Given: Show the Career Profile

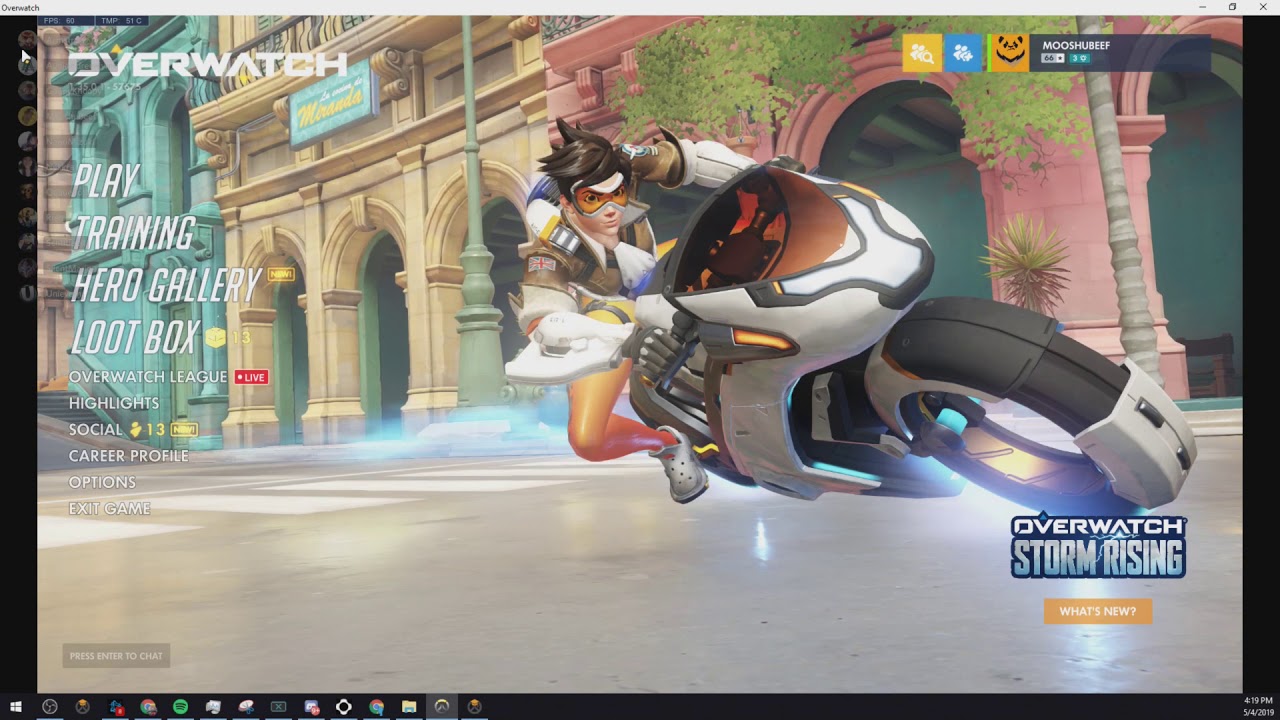Looking at the screenshot, I should pyautogui.click(x=128, y=456).
